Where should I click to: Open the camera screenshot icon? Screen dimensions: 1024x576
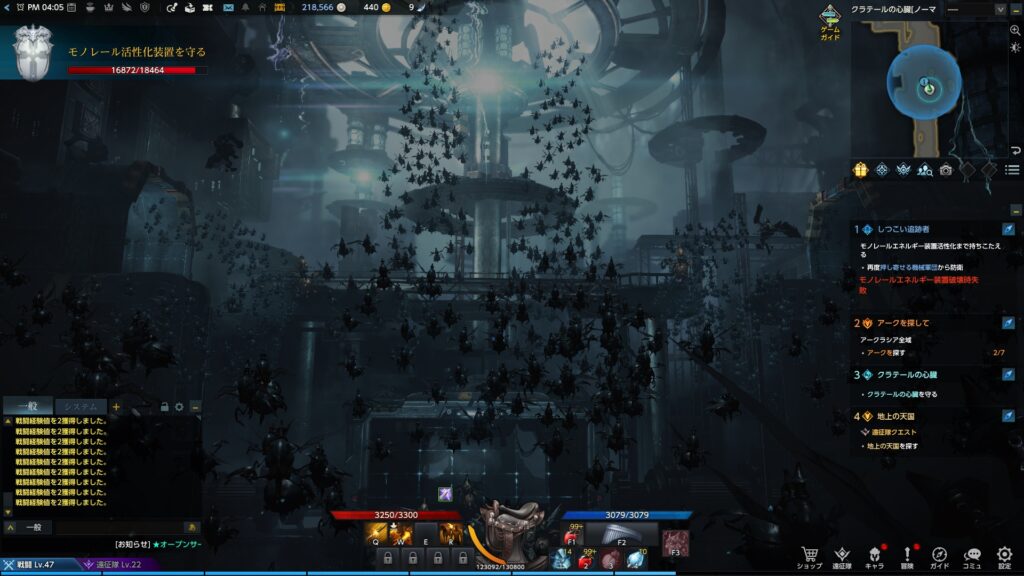pos(946,170)
